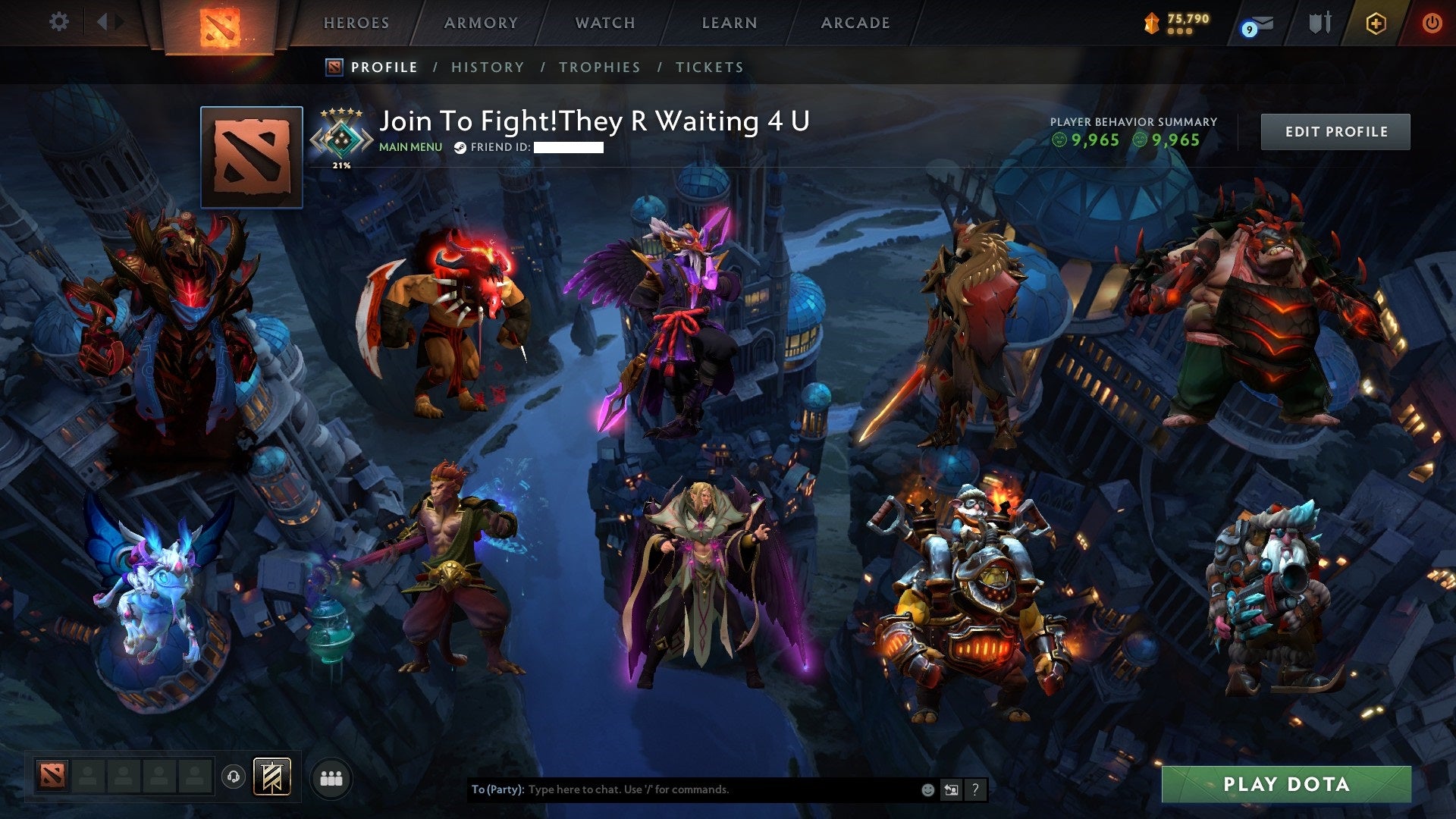Click the power button to exit
The width and height of the screenshot is (1456, 819).
(x=1432, y=23)
